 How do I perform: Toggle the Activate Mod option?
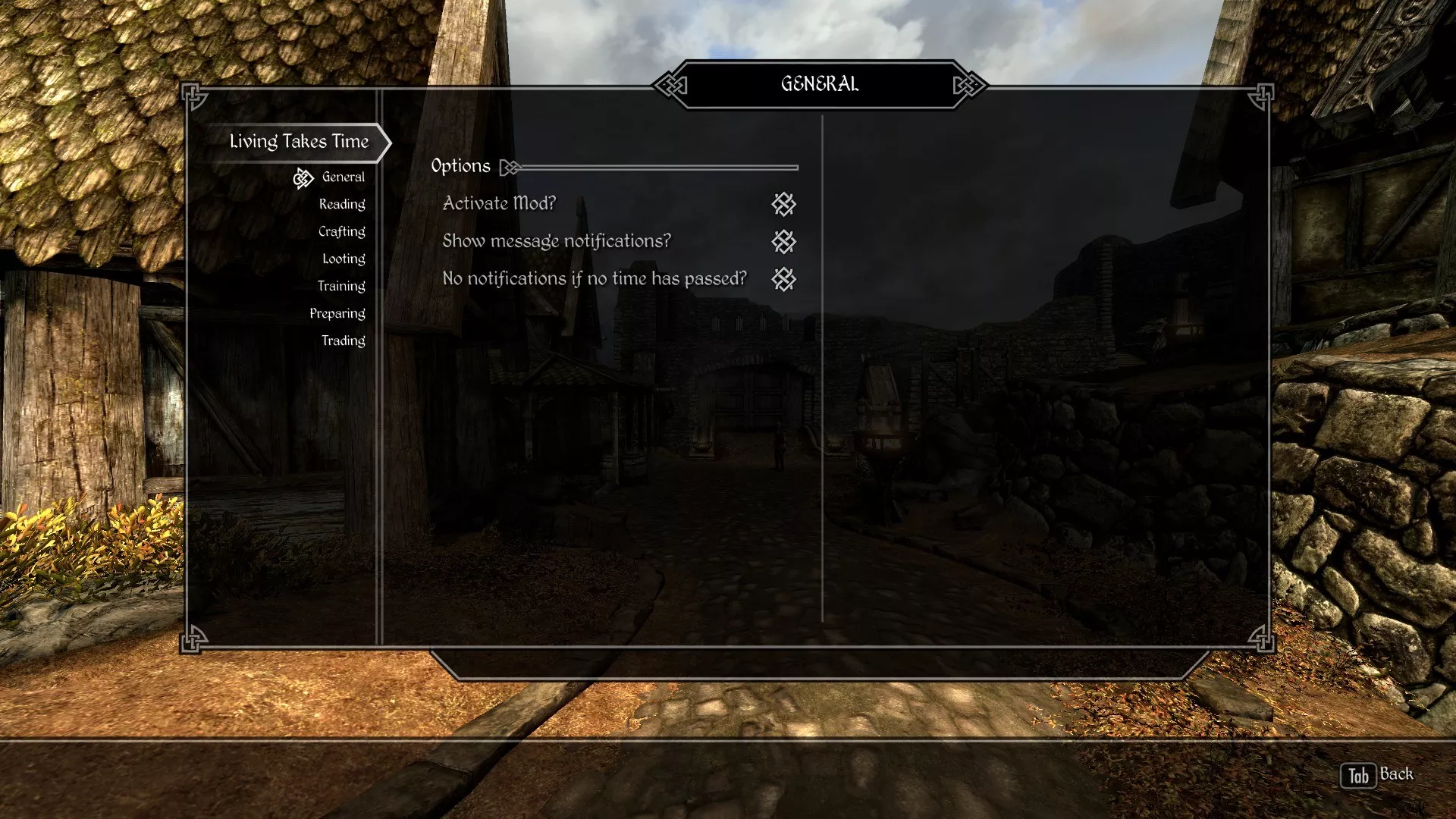(x=783, y=204)
